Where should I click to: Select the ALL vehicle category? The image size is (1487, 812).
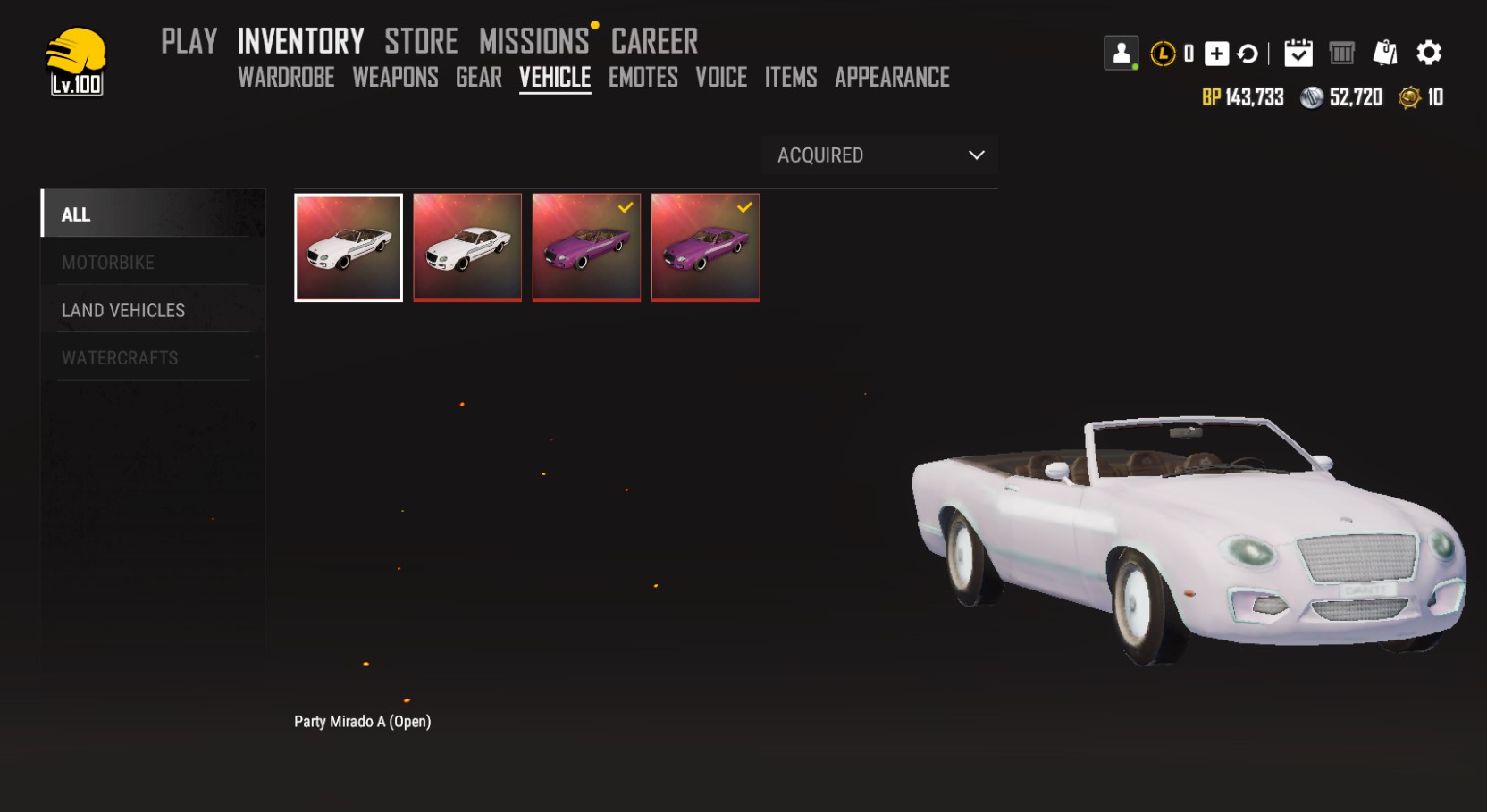point(76,214)
